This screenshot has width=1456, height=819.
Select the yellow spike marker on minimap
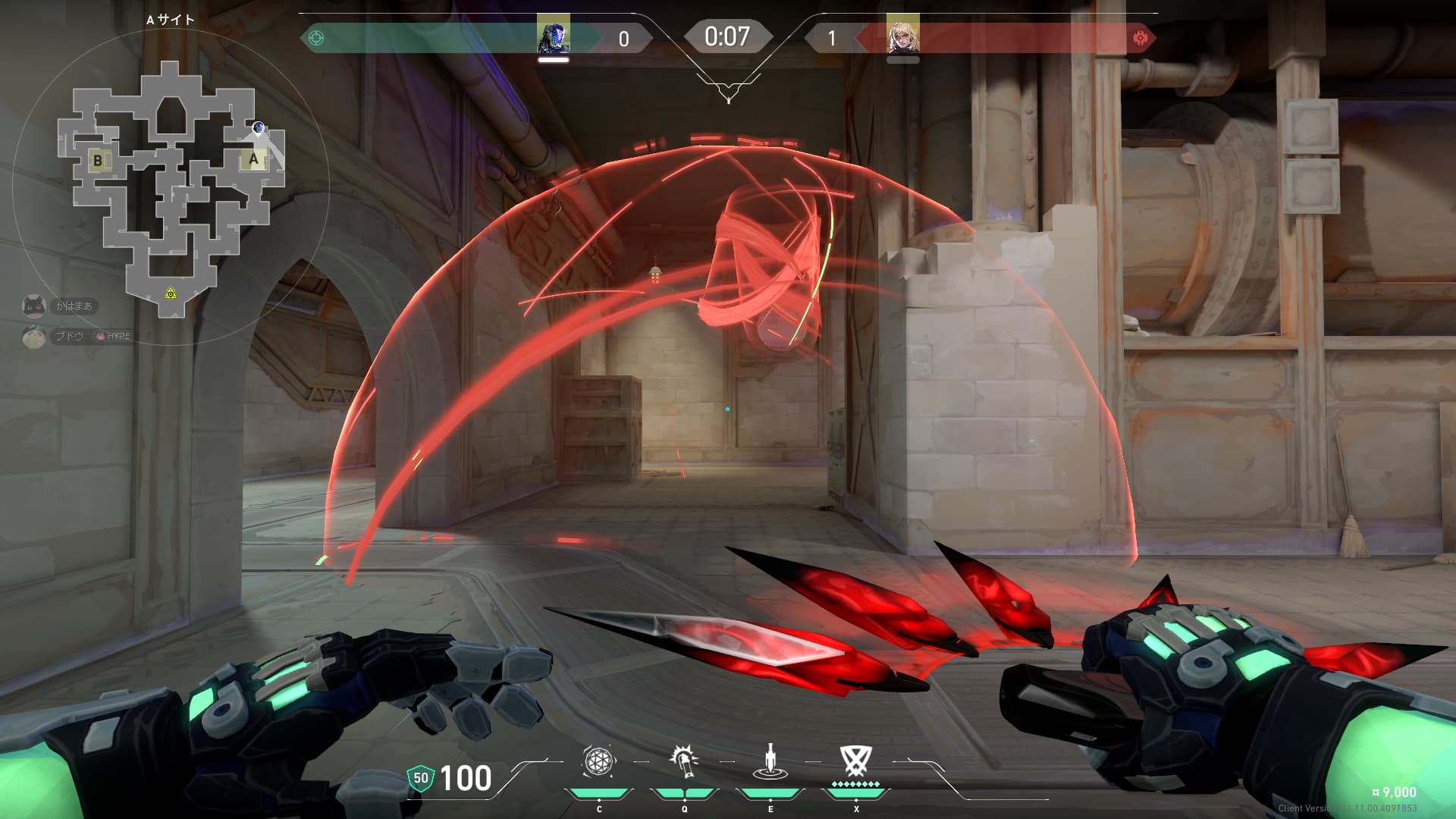click(x=171, y=293)
